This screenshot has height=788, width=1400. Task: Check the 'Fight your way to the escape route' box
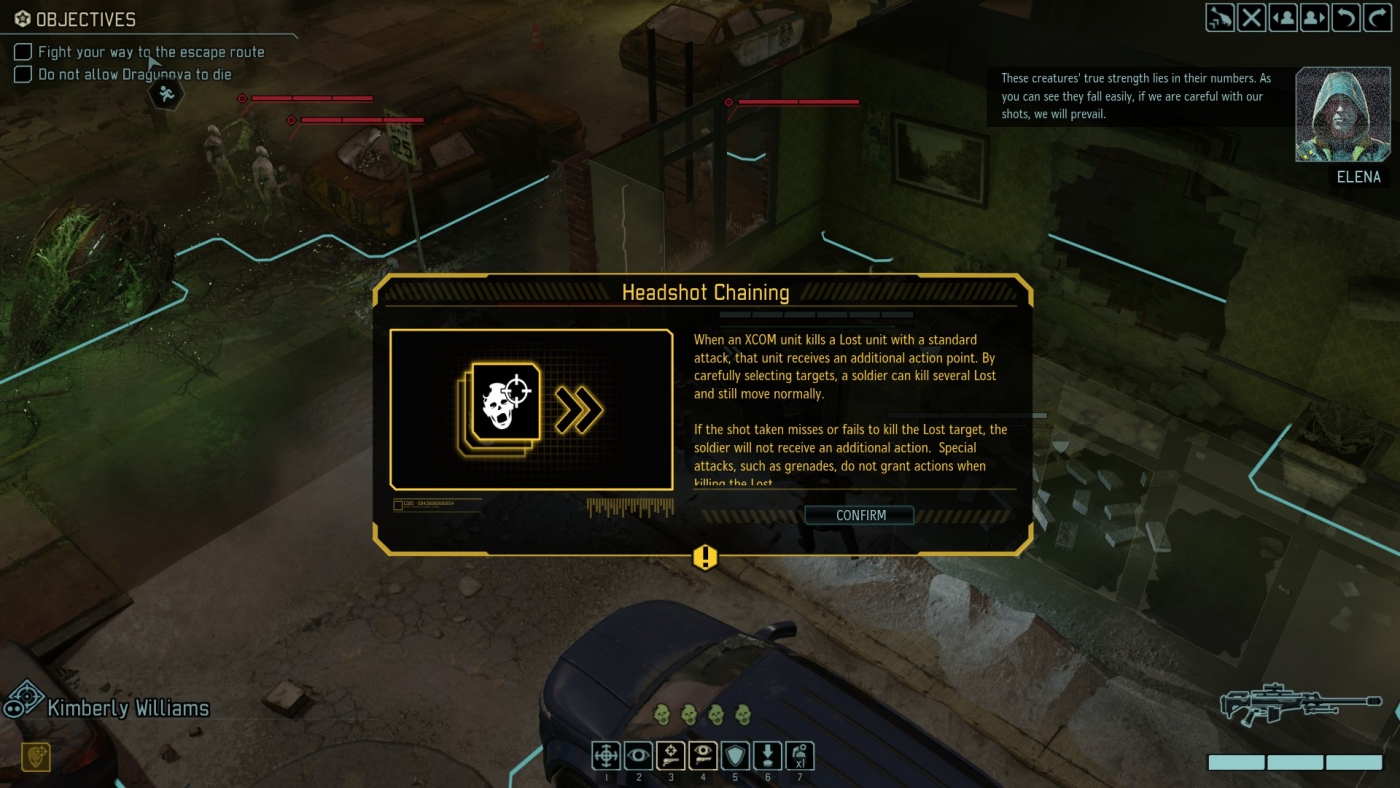[21, 52]
